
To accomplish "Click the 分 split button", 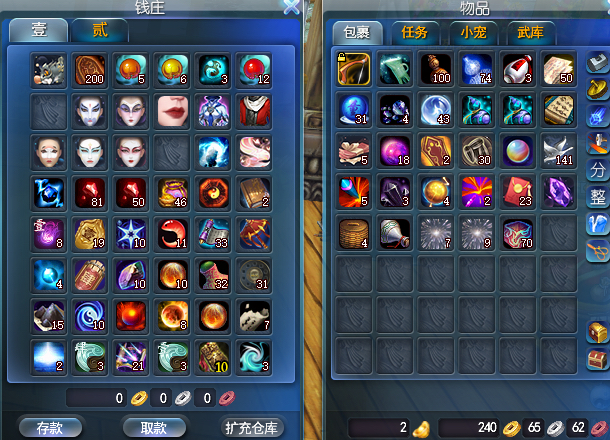I will click(596, 168).
